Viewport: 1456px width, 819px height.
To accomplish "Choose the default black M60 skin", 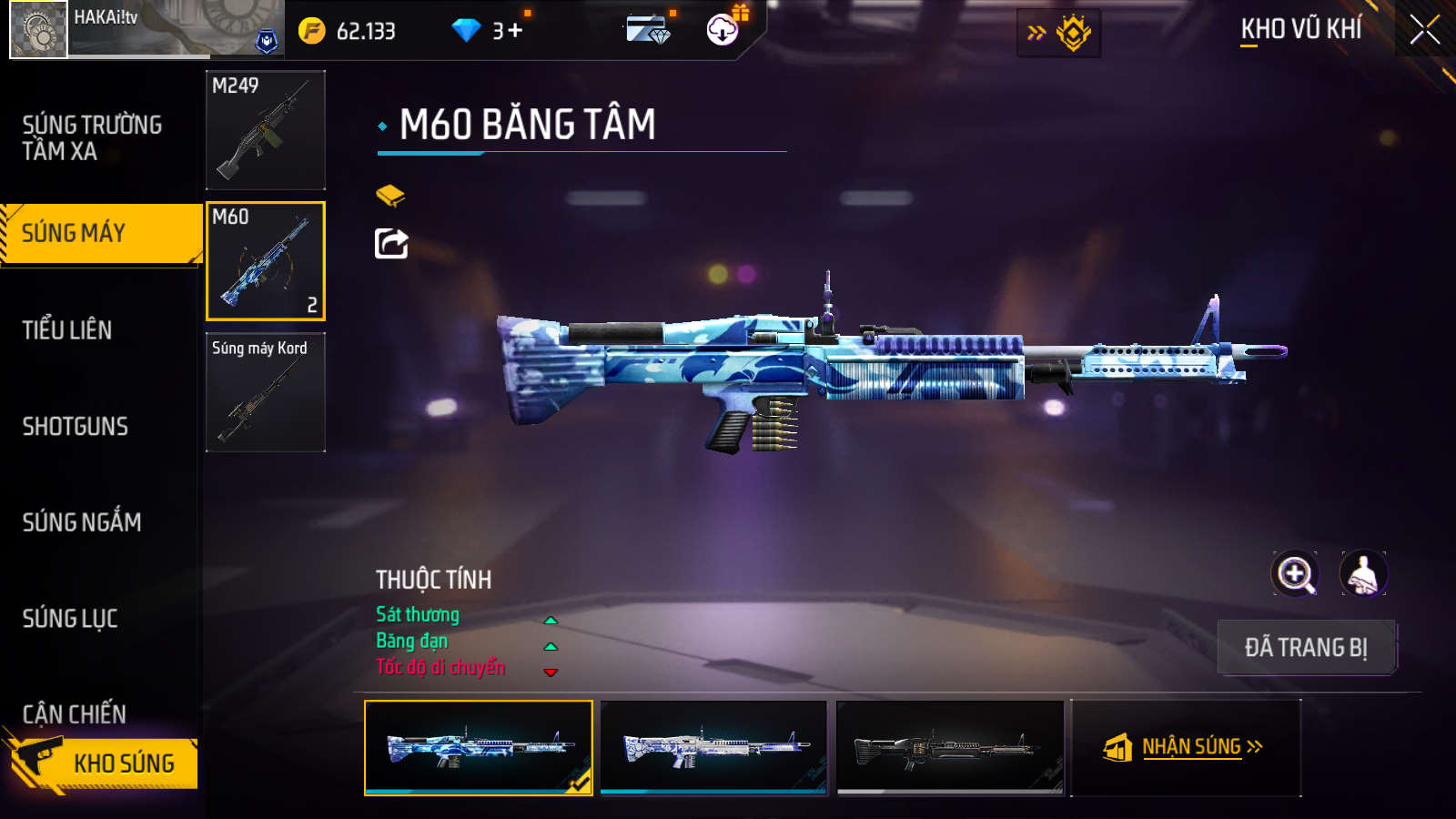I will 950,747.
